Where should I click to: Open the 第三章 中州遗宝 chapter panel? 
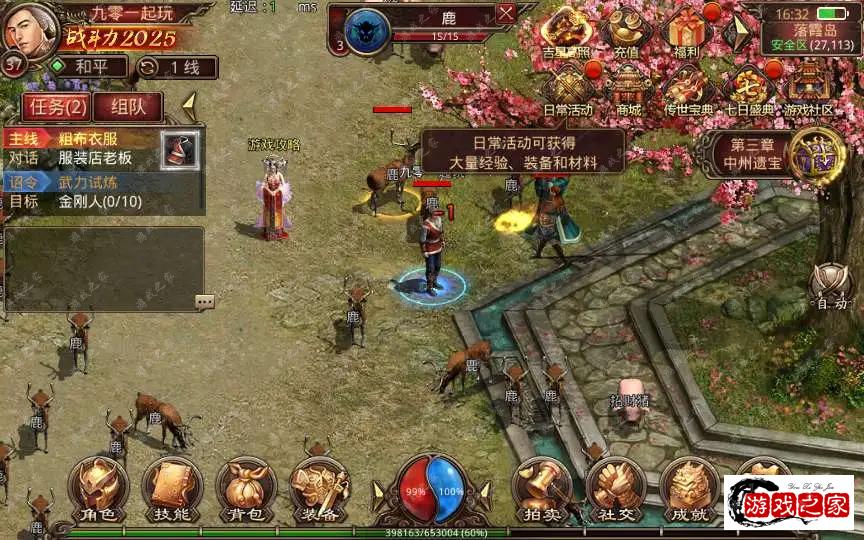(770, 152)
